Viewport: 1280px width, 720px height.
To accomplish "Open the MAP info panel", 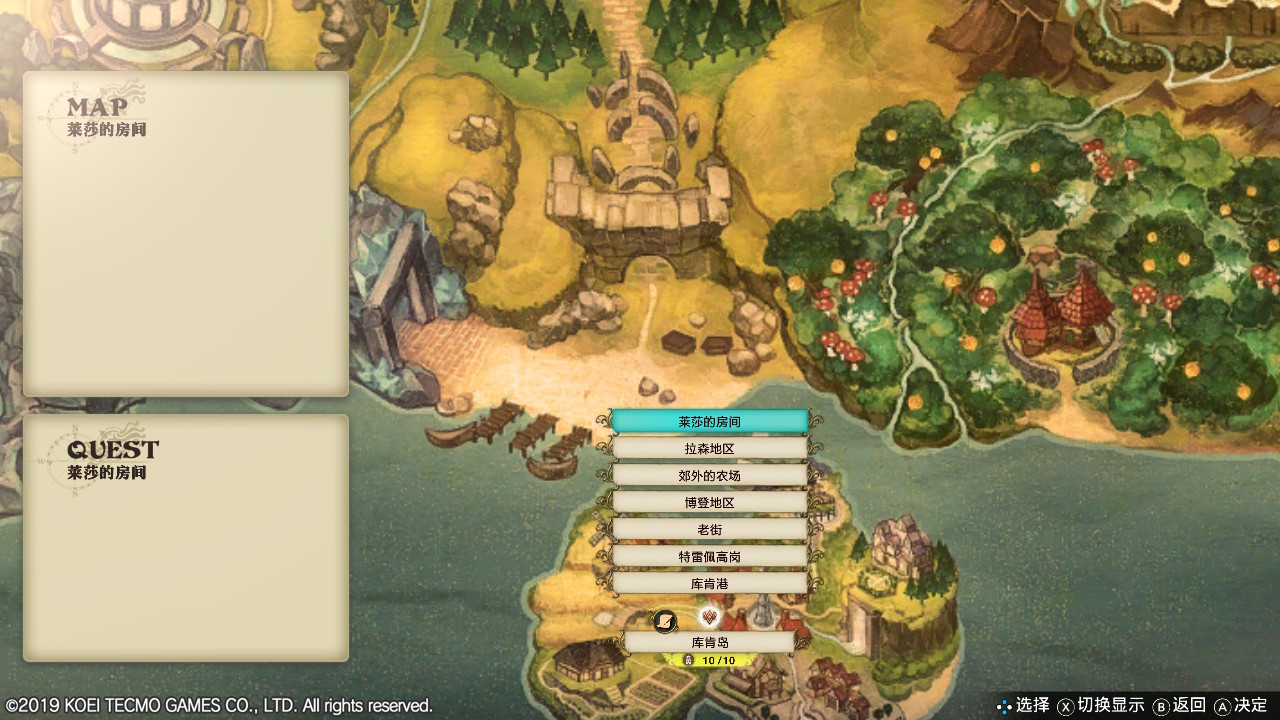I will (x=186, y=234).
